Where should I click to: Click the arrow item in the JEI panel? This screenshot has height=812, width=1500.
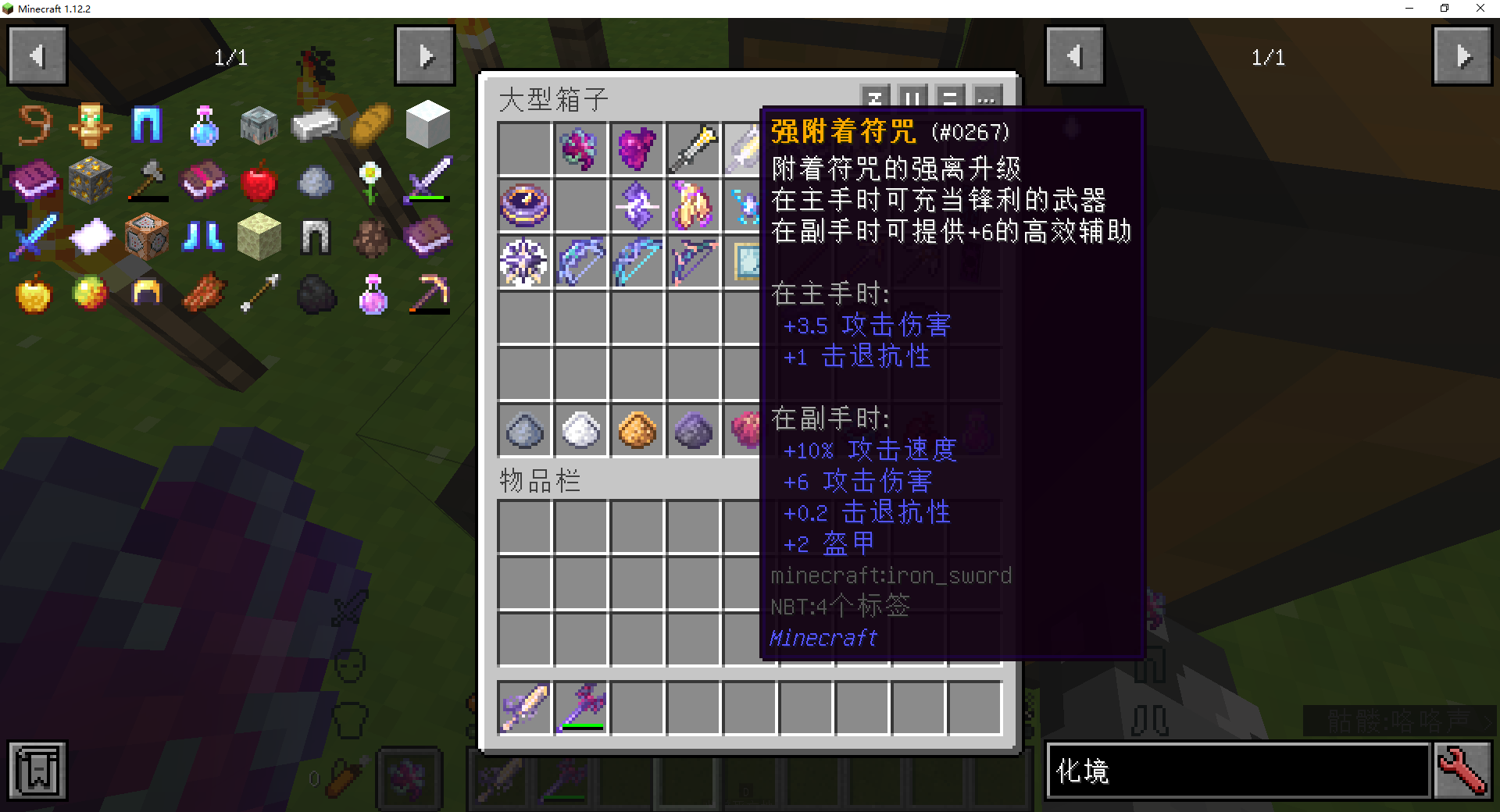(259, 294)
